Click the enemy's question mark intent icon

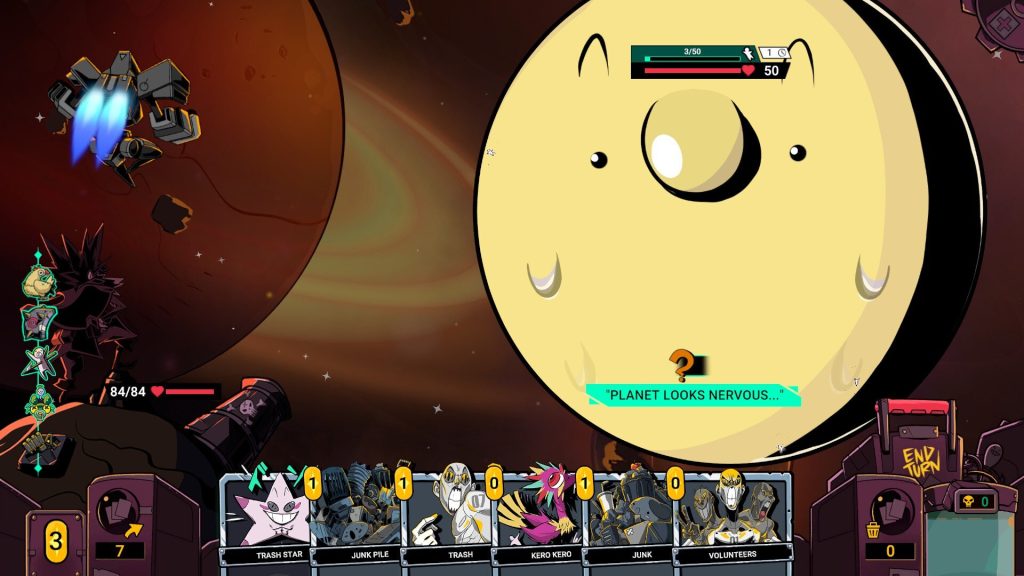[x=682, y=365]
